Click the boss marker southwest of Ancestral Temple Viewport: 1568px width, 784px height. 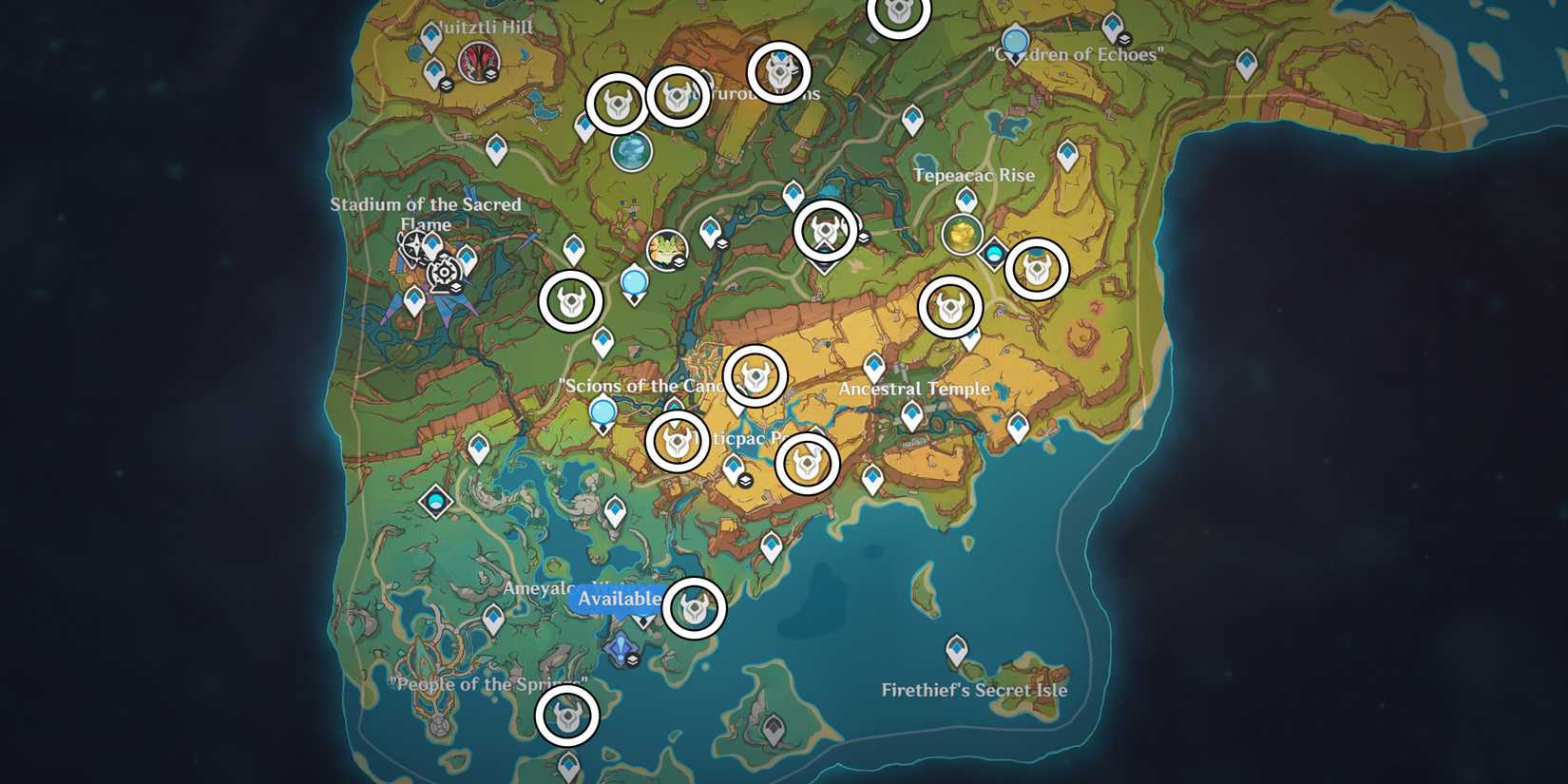click(806, 463)
